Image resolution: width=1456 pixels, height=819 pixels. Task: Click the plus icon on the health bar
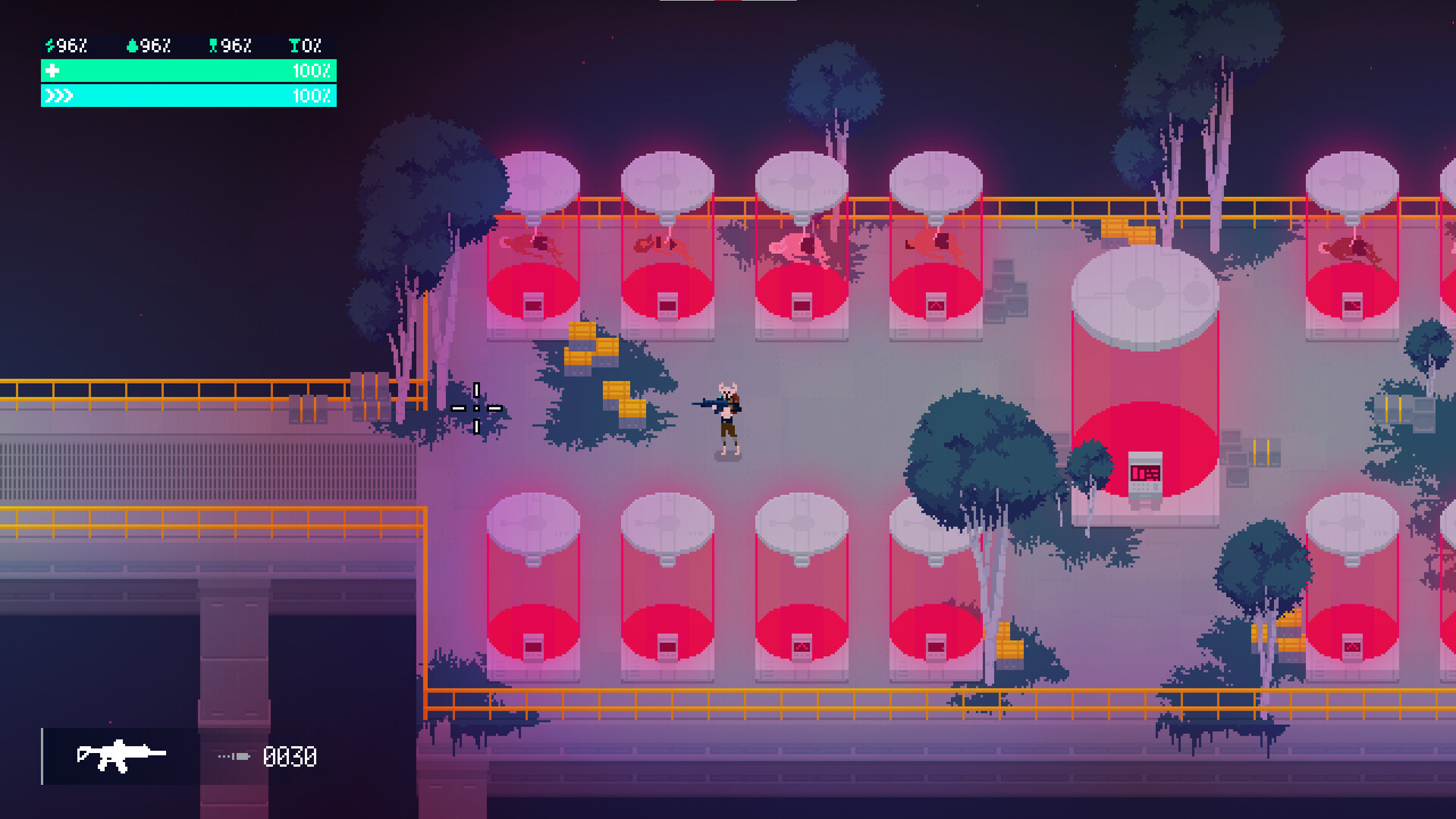[x=52, y=72]
